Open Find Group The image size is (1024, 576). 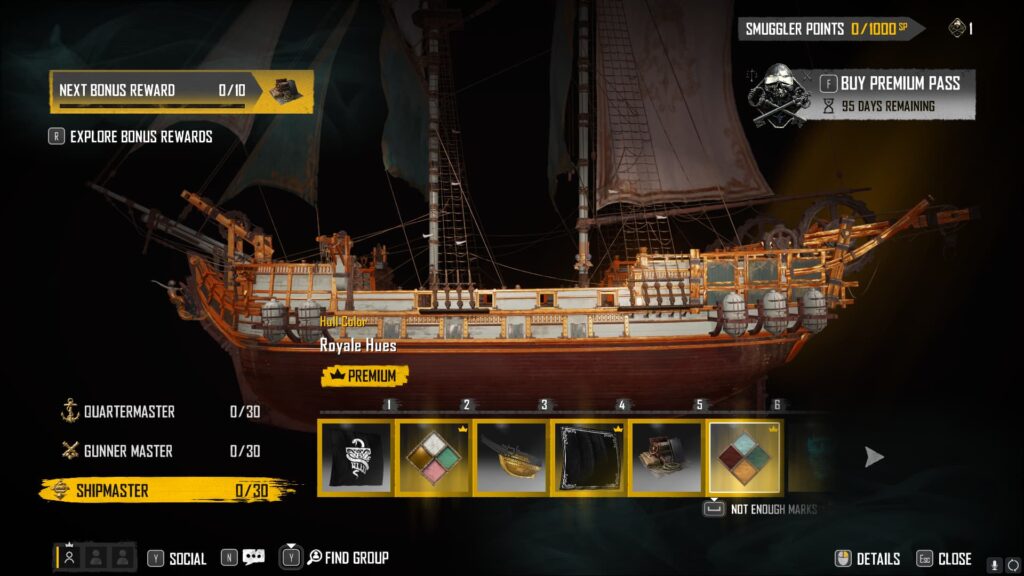[347, 557]
